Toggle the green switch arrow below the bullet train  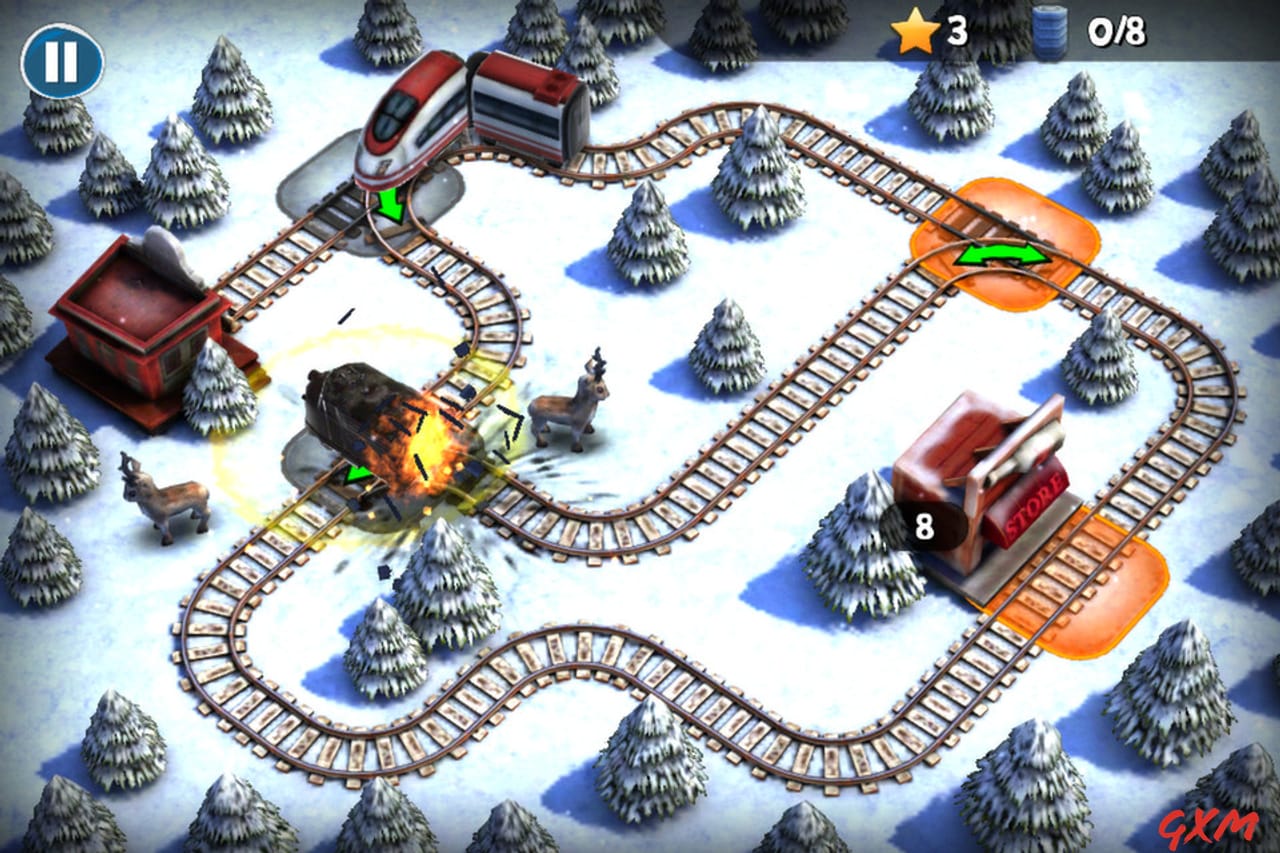pyautogui.click(x=390, y=205)
